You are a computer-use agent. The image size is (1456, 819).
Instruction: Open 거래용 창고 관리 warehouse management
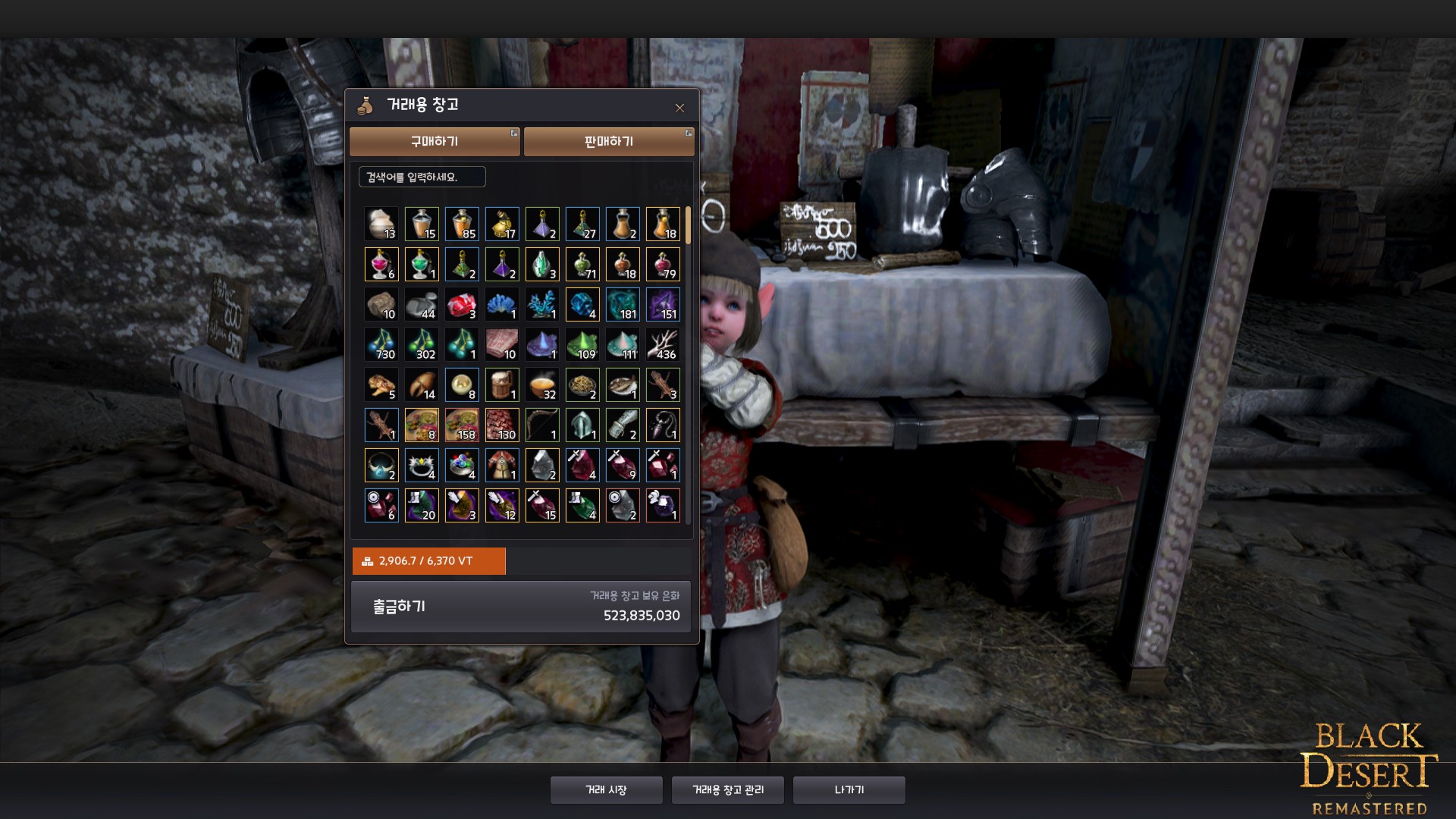tap(727, 790)
